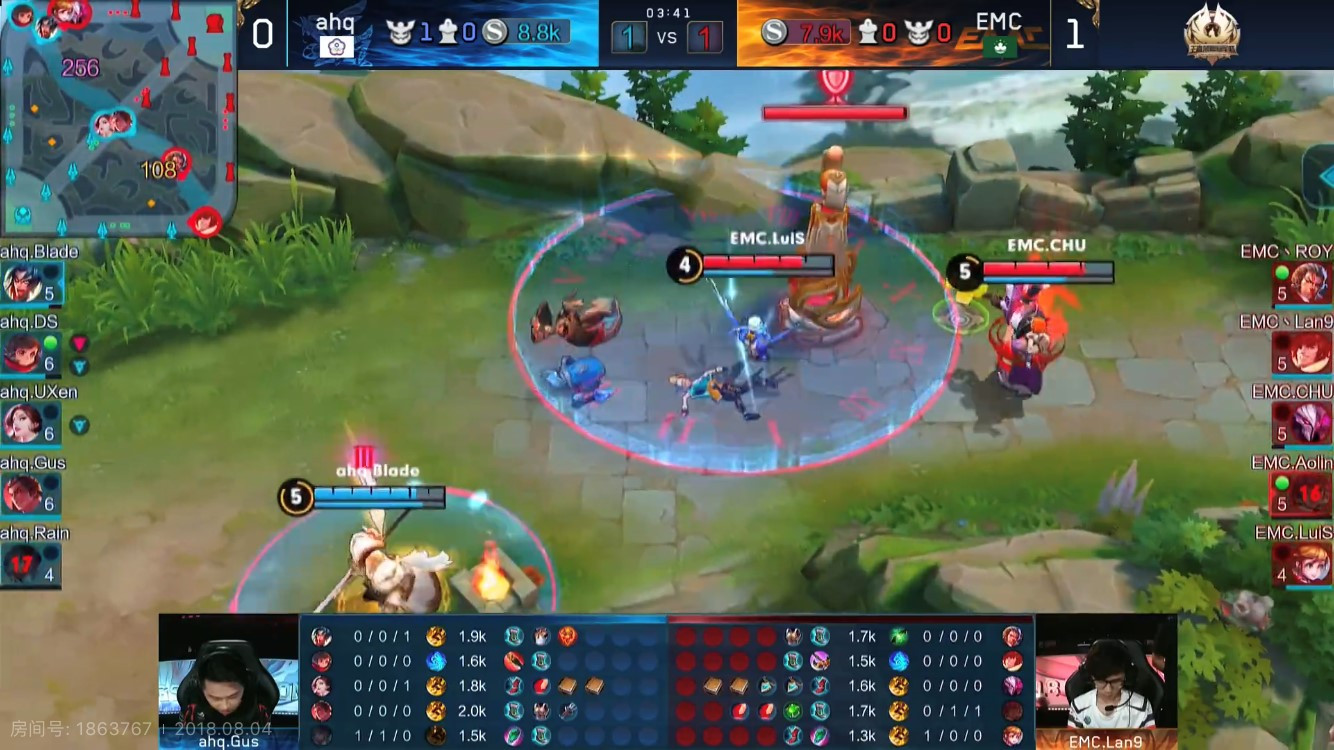Select EMC.ROY's hero portrait
The width and height of the screenshot is (1334, 750).
1311,284
